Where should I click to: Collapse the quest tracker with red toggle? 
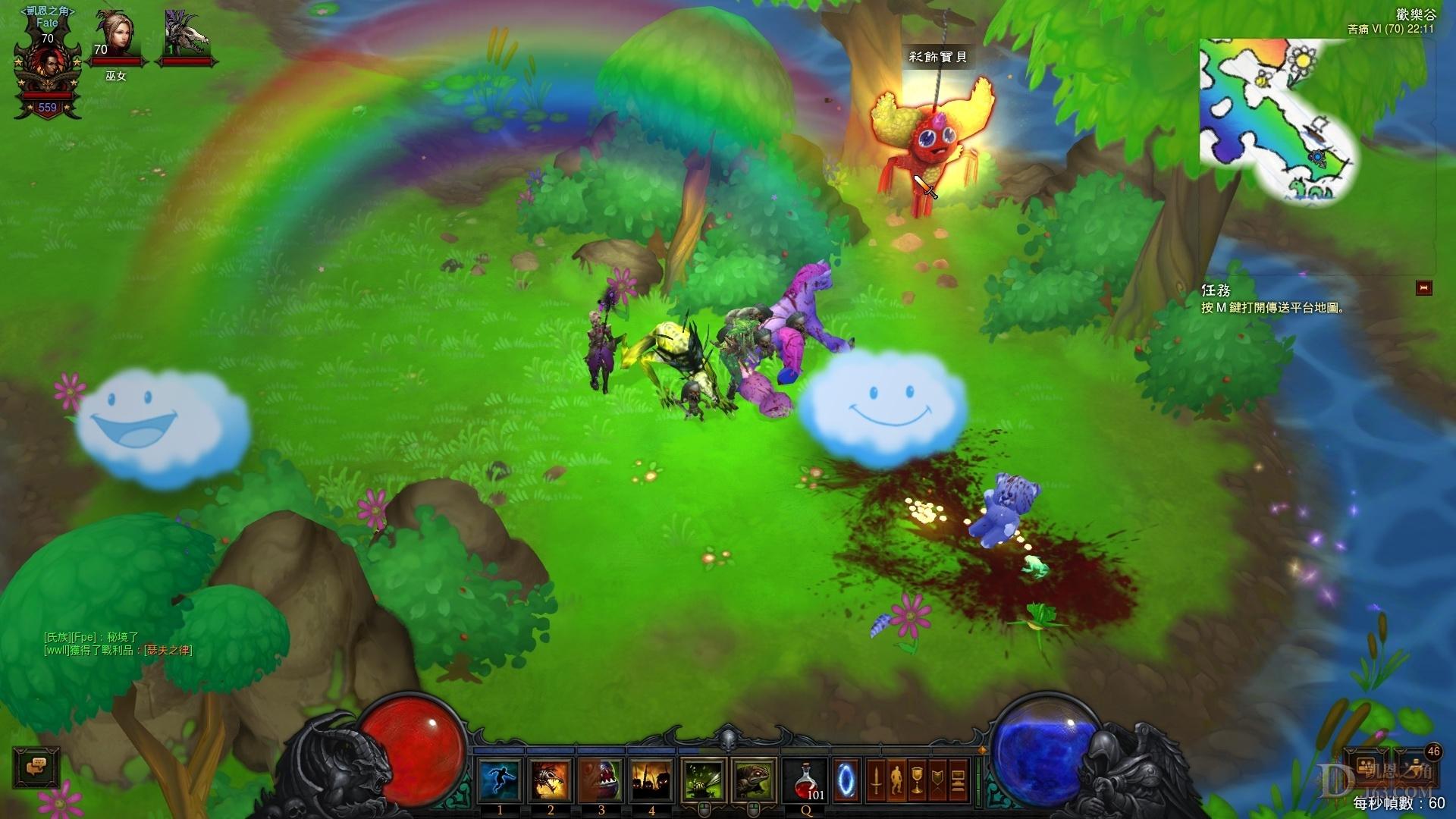coord(1423,287)
